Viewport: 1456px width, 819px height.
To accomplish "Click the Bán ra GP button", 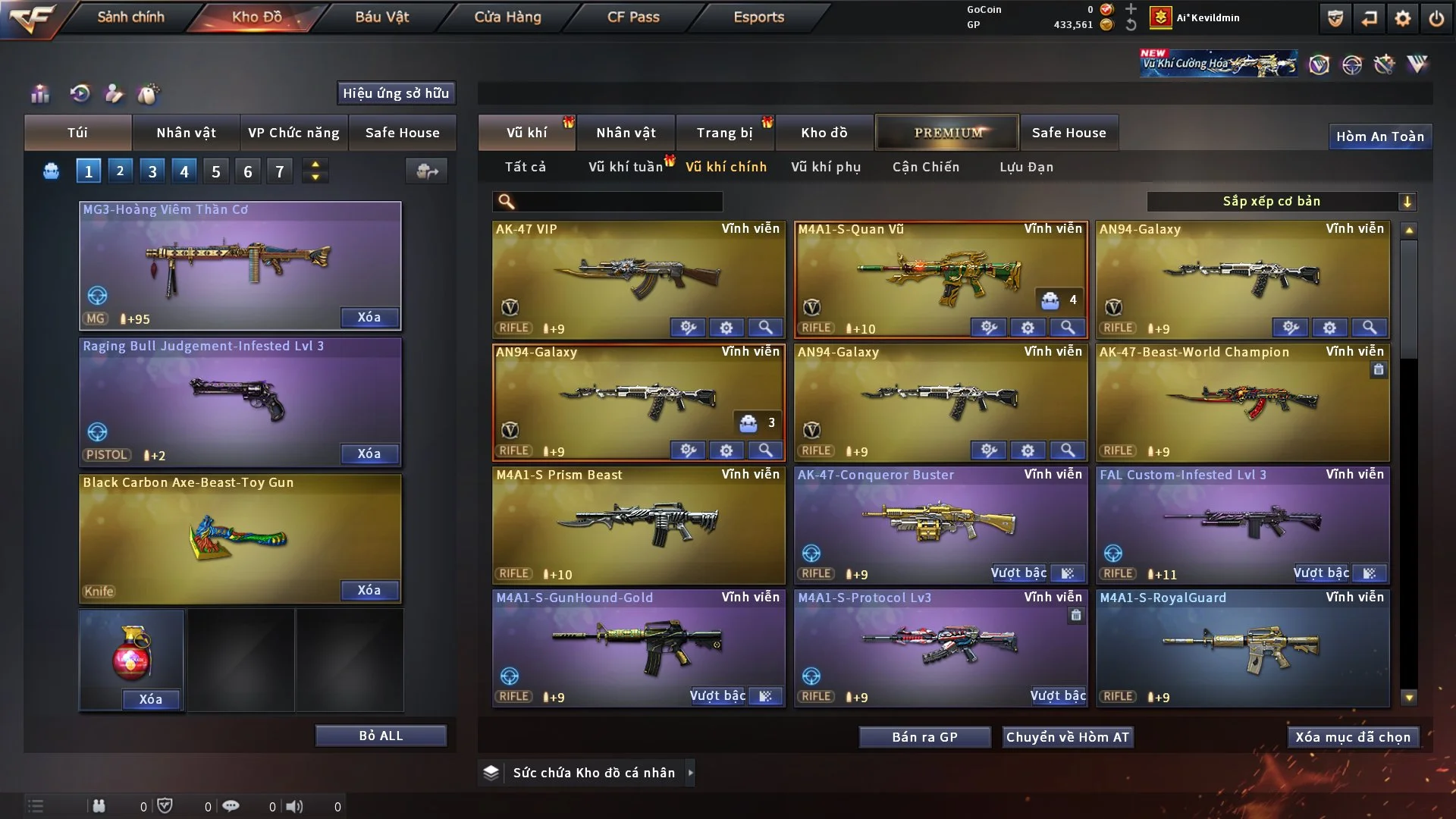I will [924, 737].
